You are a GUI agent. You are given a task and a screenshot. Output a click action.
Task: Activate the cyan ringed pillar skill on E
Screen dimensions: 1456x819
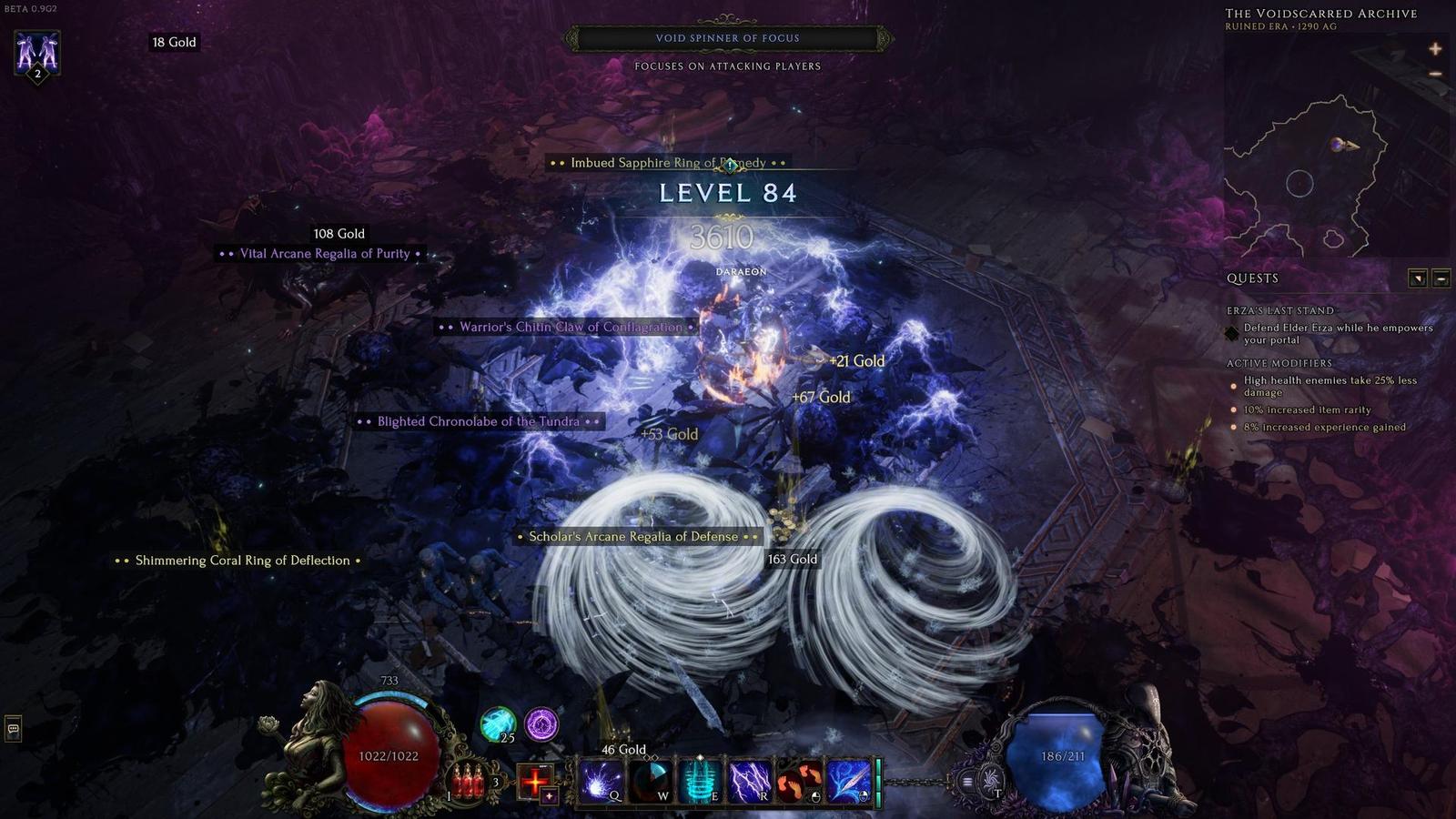click(699, 782)
